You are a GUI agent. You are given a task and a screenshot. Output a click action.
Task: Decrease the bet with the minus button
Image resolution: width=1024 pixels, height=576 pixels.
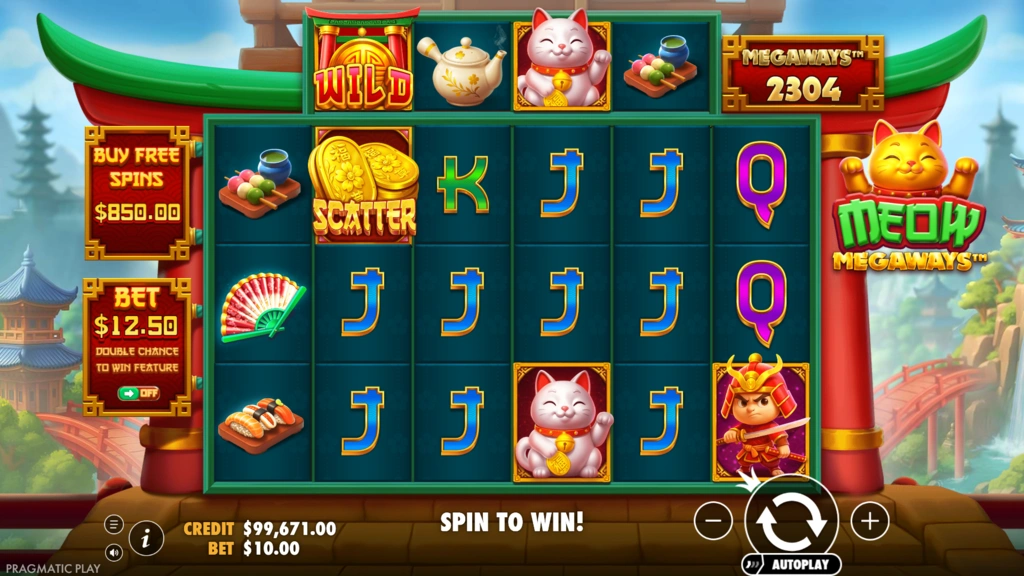[713, 520]
